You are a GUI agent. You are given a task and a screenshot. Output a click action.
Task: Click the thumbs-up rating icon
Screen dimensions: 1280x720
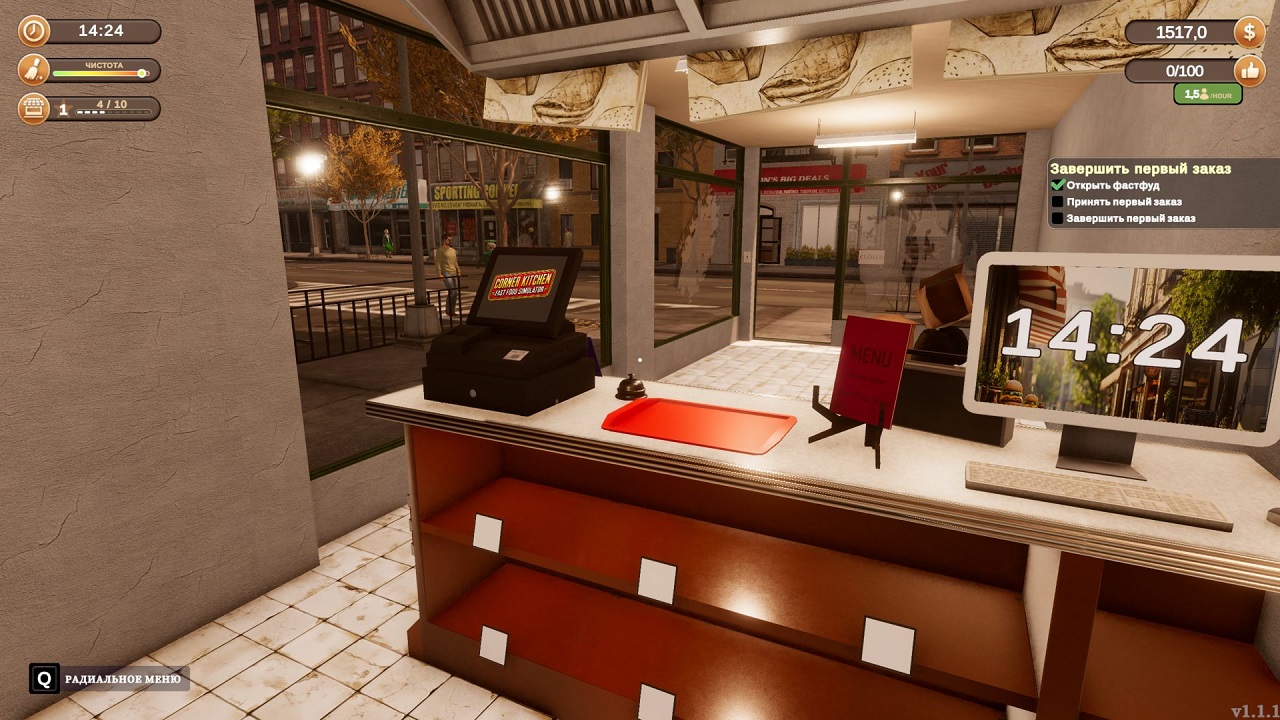(1248, 70)
